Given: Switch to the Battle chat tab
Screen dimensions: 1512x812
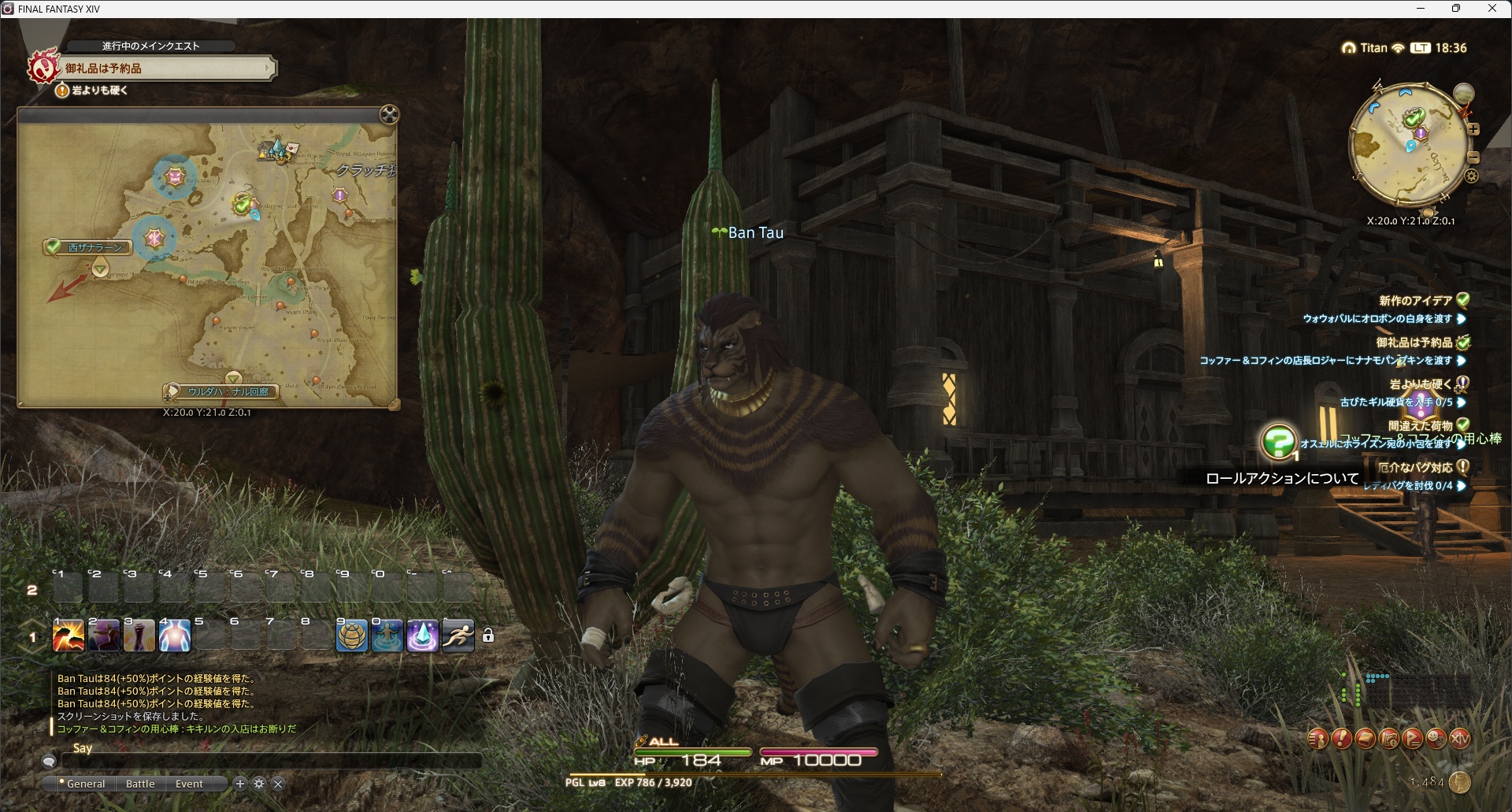Looking at the screenshot, I should pyautogui.click(x=140, y=784).
